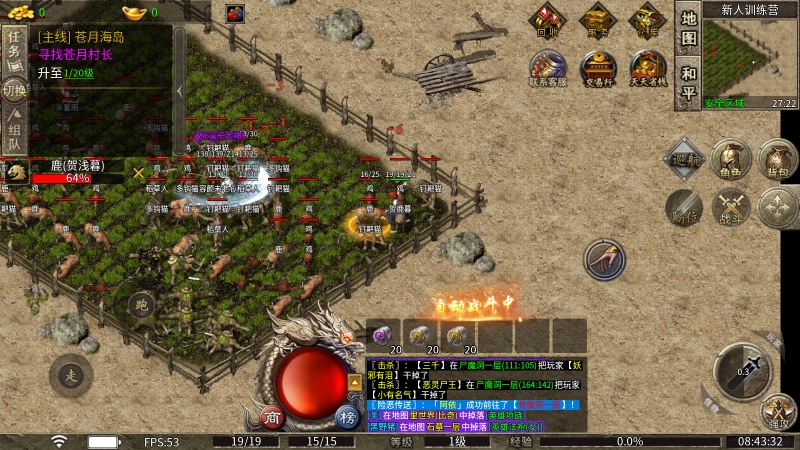Contact support via 联系客服 icon
This screenshot has height=450, width=800.
tap(547, 69)
